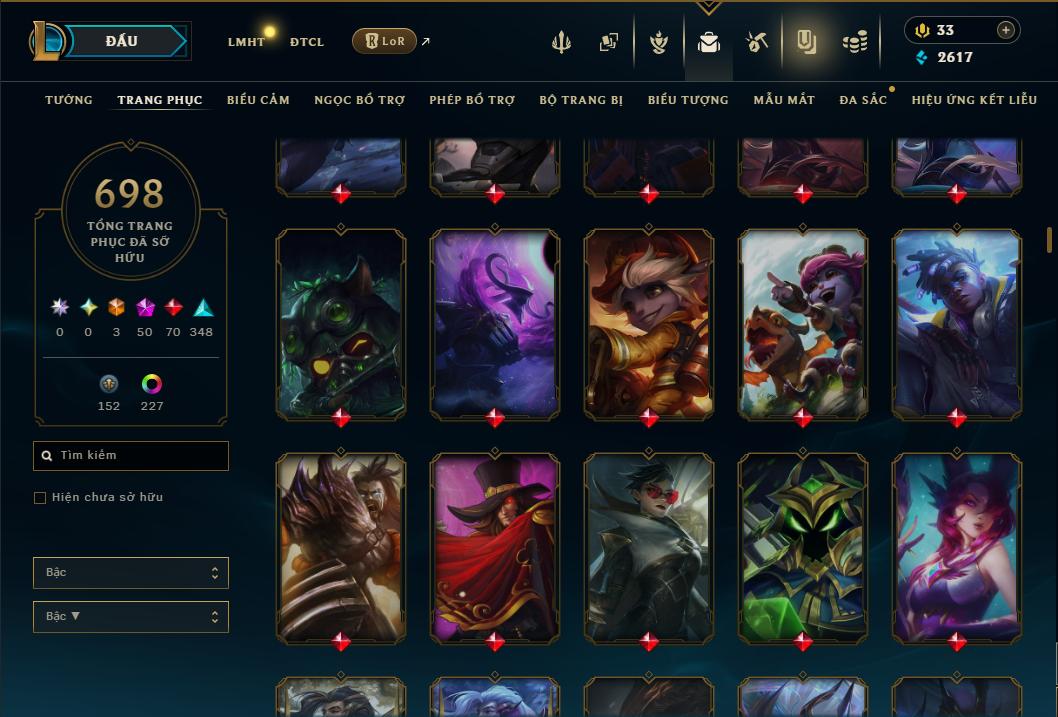Click the Tìm kiếm search field
Screen dimensions: 1058x717
(131, 456)
